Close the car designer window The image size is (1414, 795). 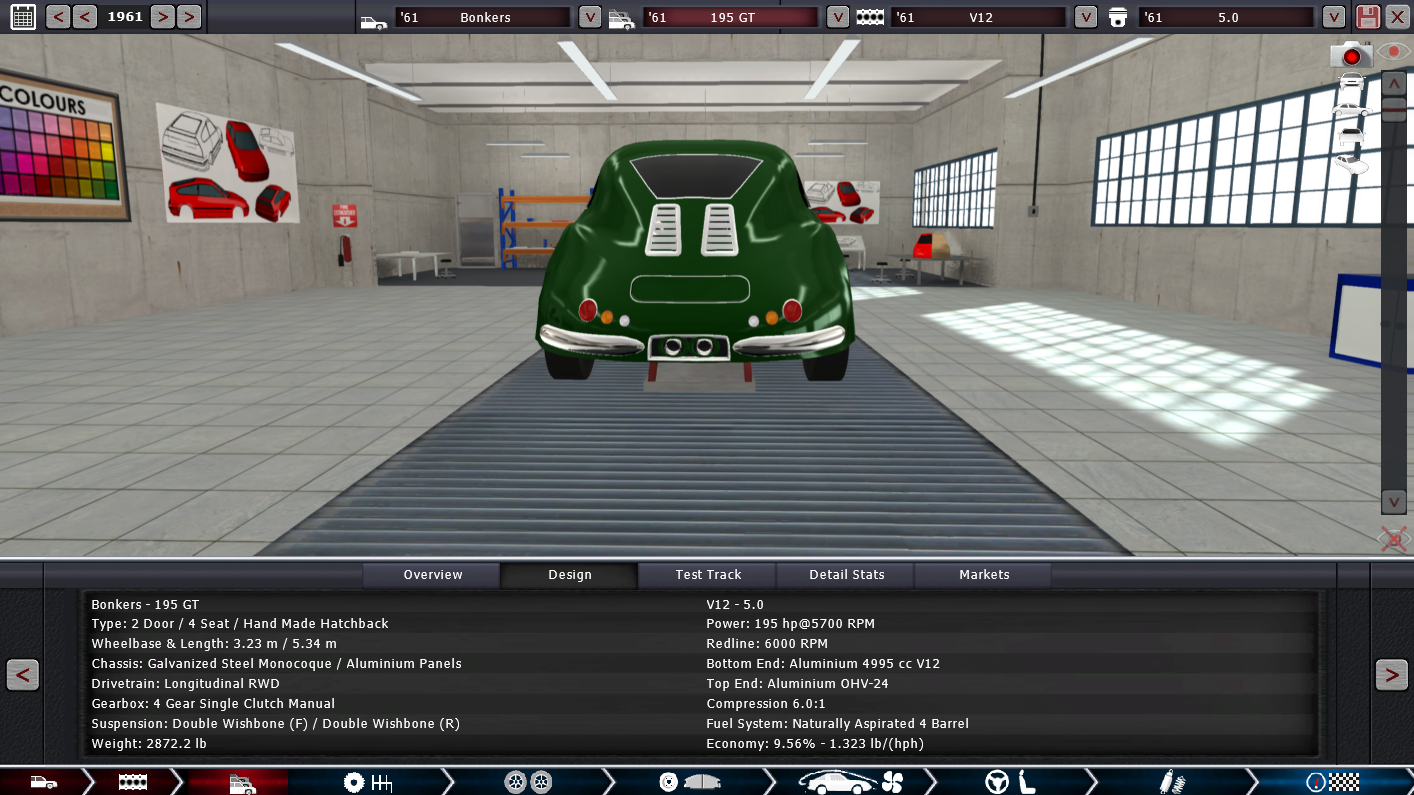point(1397,17)
